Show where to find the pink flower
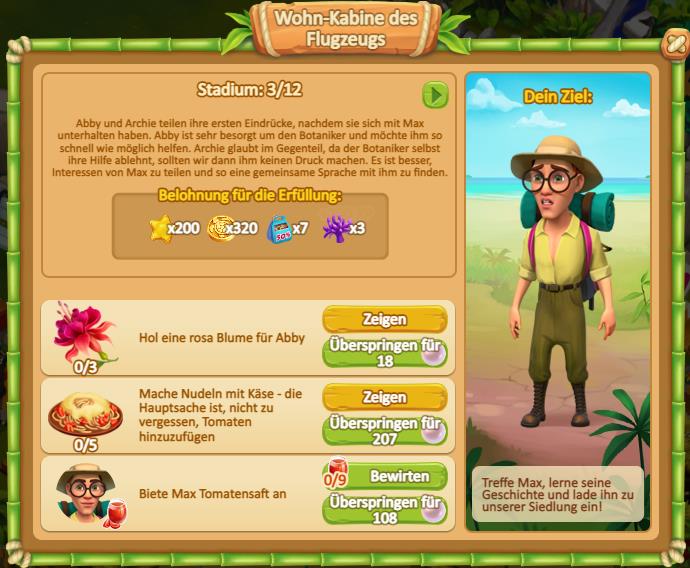The height and width of the screenshot is (568, 690). [384, 320]
